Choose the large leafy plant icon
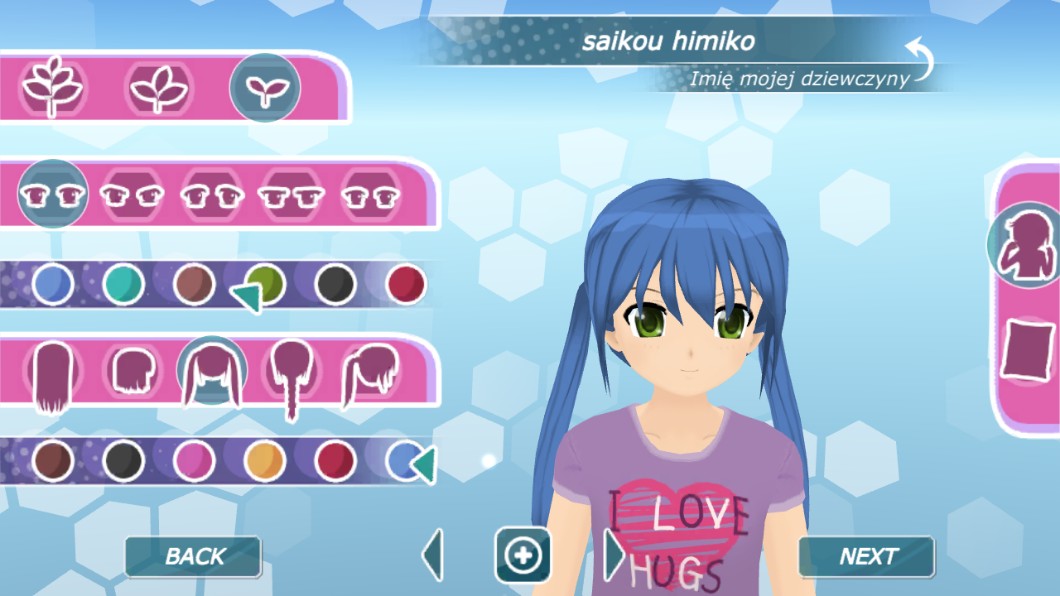This screenshot has width=1060, height=596. tap(52, 87)
